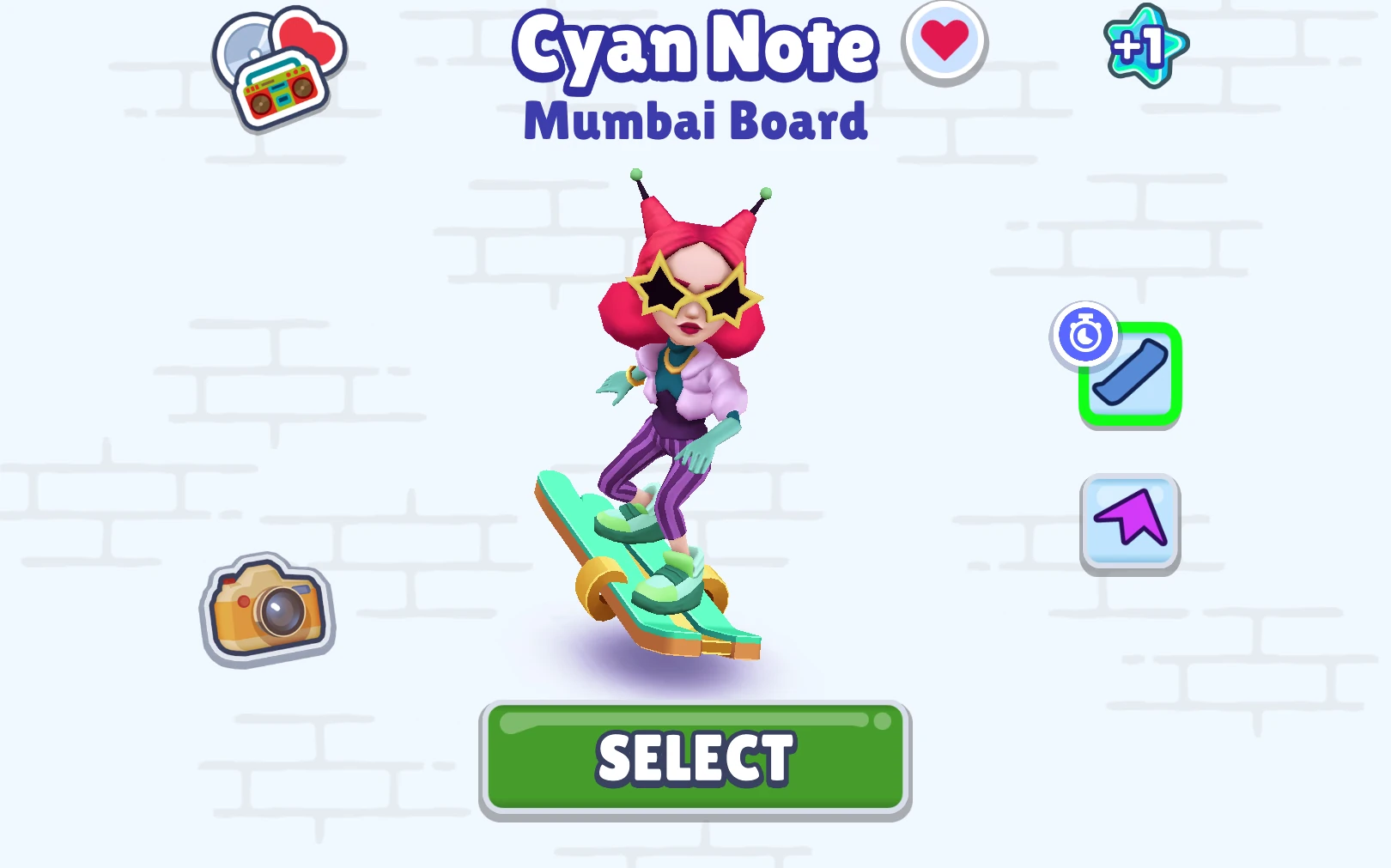Viewport: 1391px width, 868px height.
Task: Click the highlighted green board upgrade slot
Action: [x=1131, y=373]
